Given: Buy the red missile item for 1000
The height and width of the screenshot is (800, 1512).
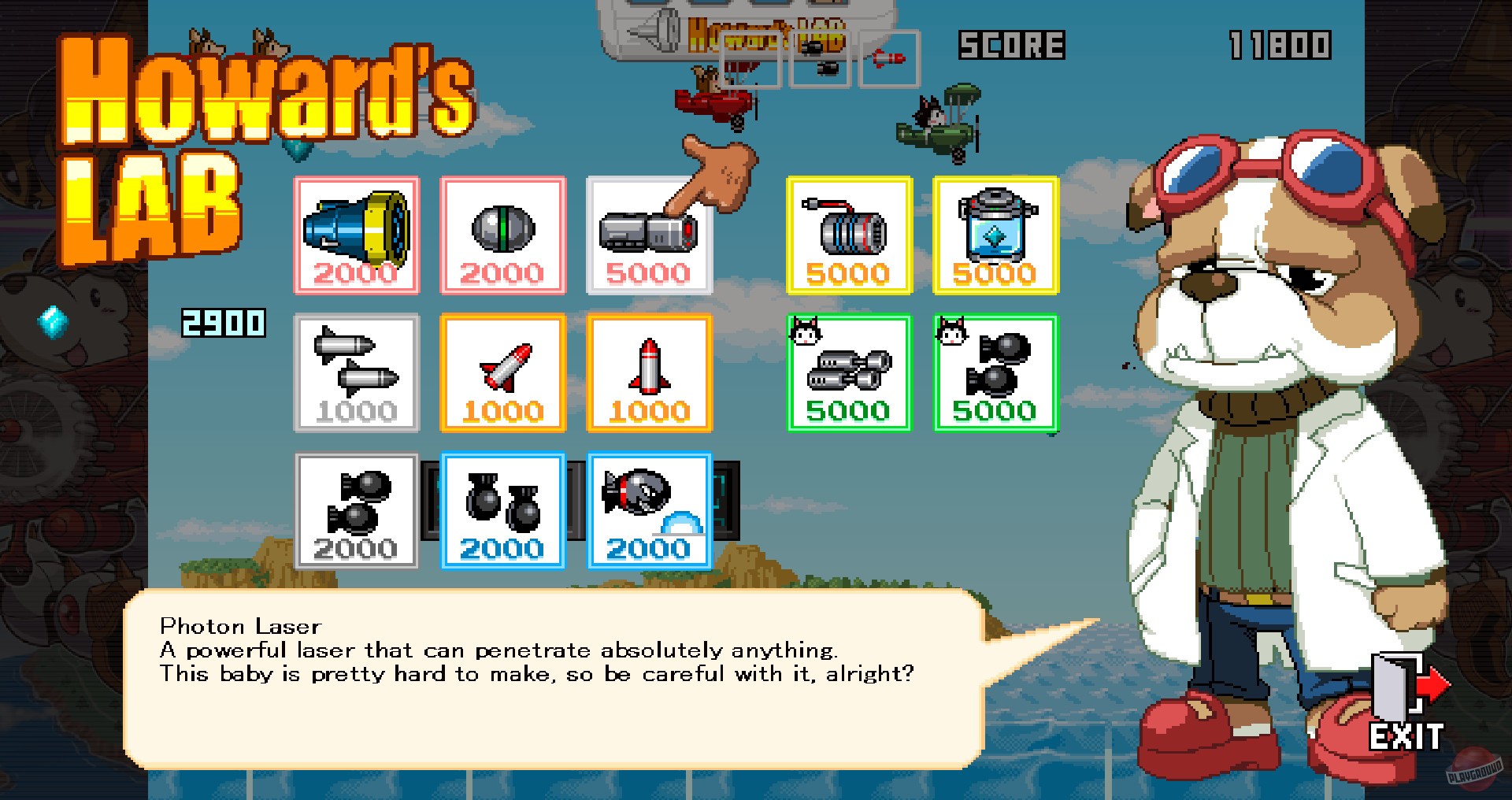Looking at the screenshot, I should tap(502, 372).
